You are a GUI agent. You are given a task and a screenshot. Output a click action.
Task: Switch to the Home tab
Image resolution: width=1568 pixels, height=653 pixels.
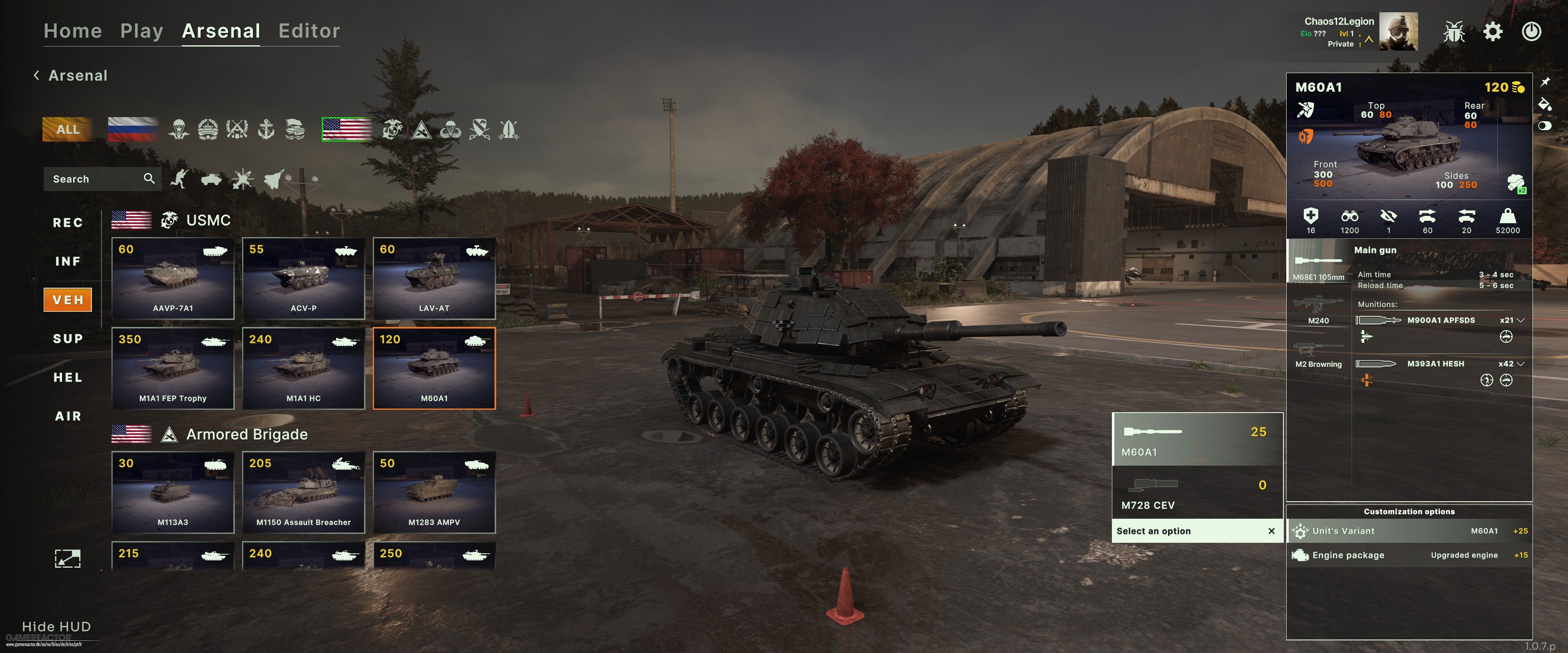[x=72, y=31]
